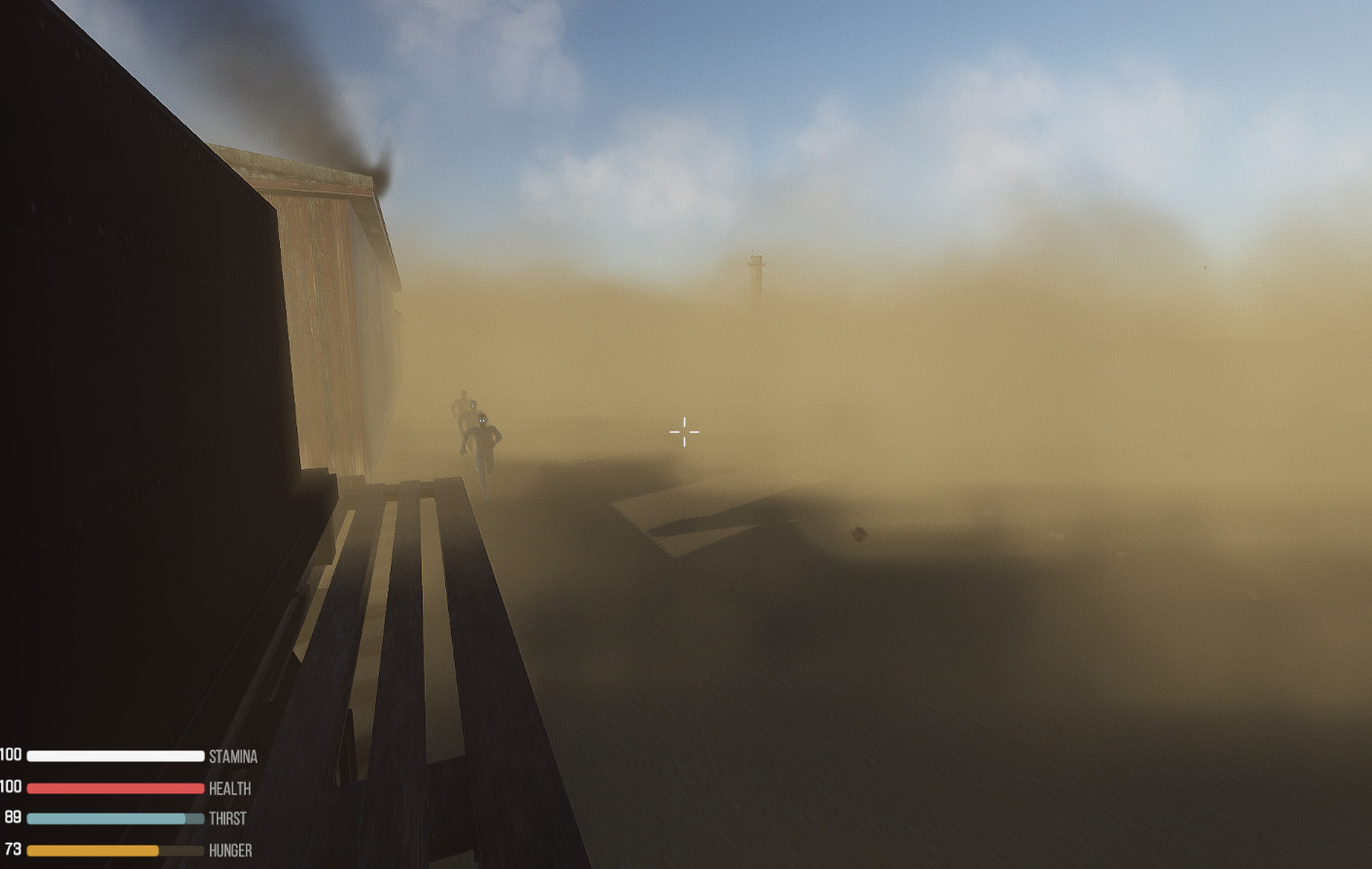Screen dimensions: 1372x869
Task: Click the crosshair at screen center
Action: (x=685, y=431)
